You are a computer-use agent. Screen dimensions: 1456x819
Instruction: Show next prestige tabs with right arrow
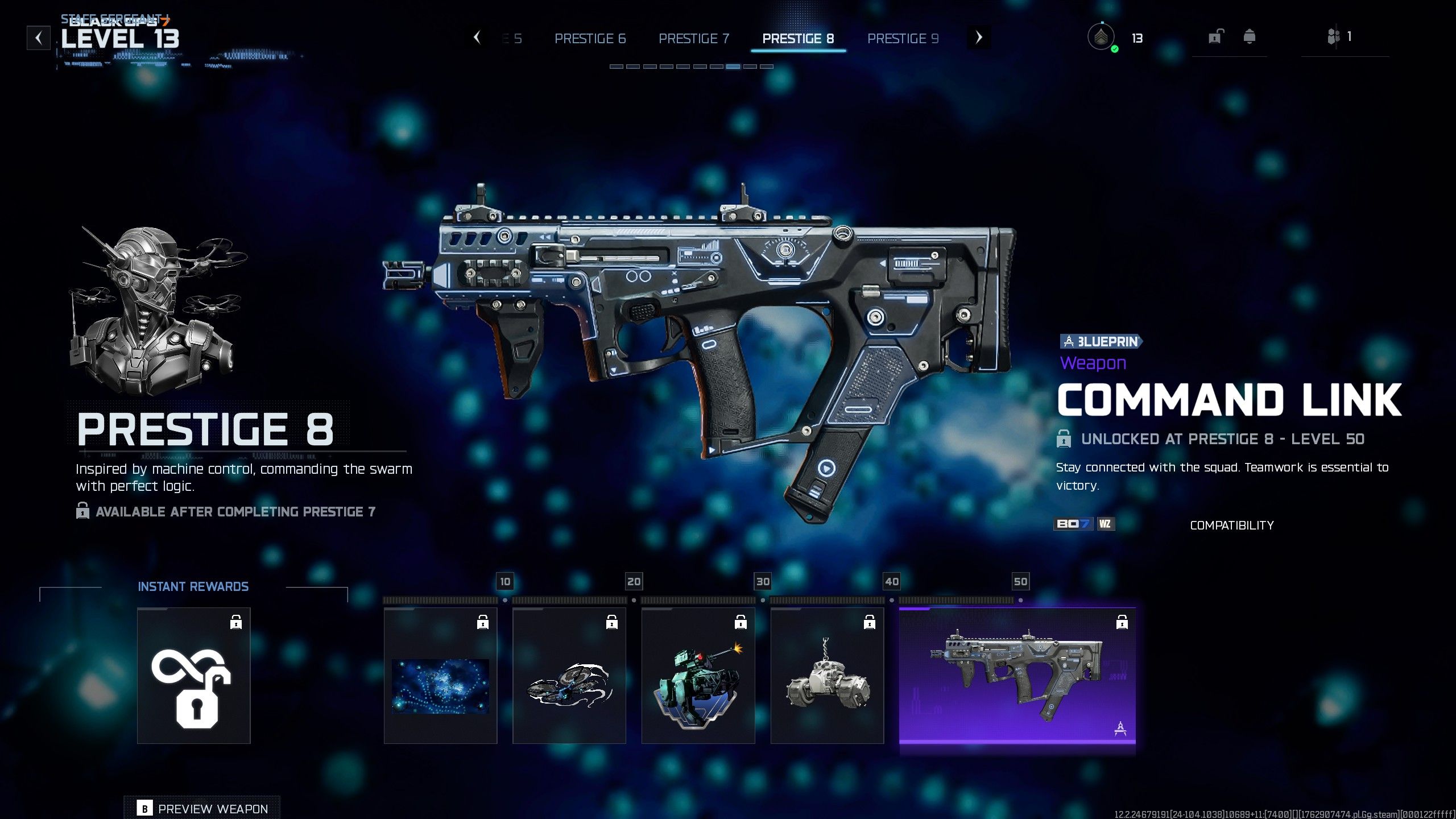tap(978, 38)
